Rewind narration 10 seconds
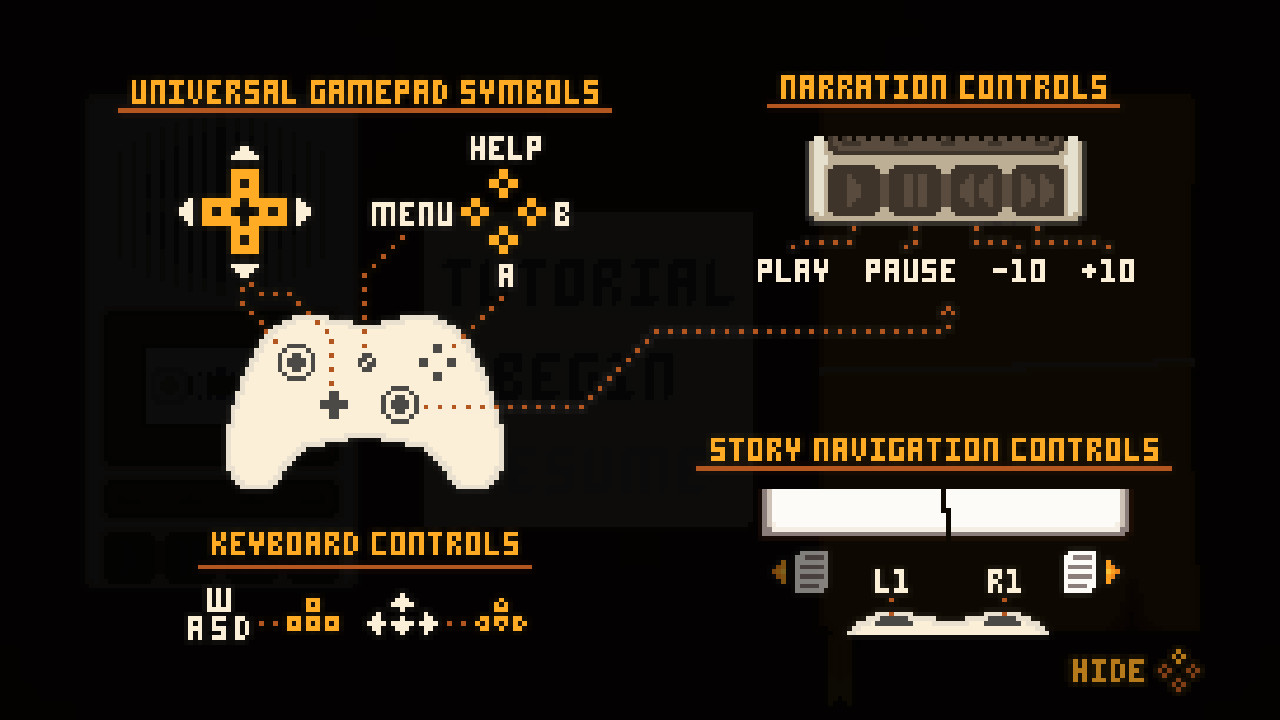The image size is (1280, 720). coord(976,190)
